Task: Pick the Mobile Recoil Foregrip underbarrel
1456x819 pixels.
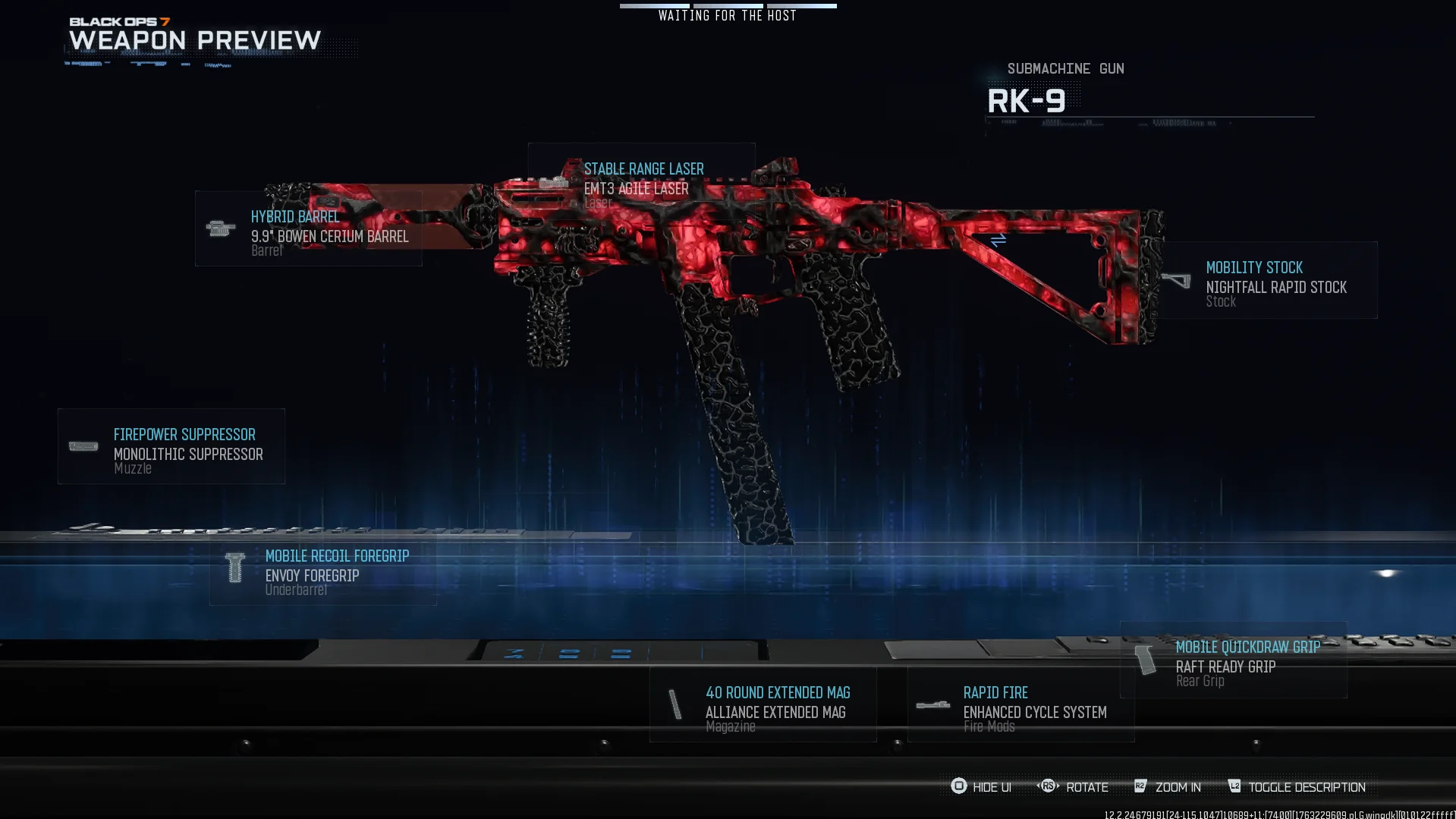Action: click(x=323, y=569)
